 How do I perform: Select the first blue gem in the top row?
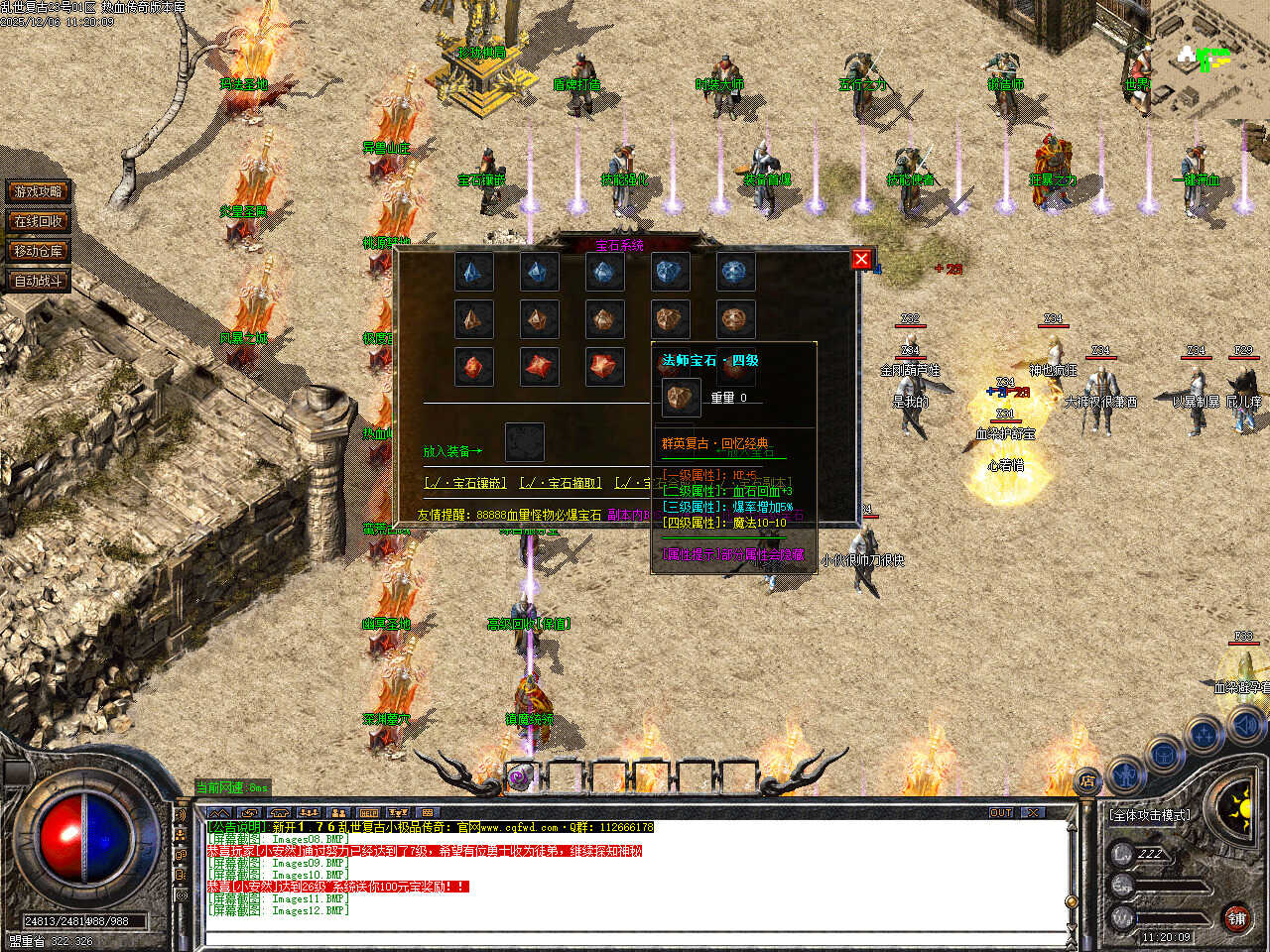pos(473,272)
